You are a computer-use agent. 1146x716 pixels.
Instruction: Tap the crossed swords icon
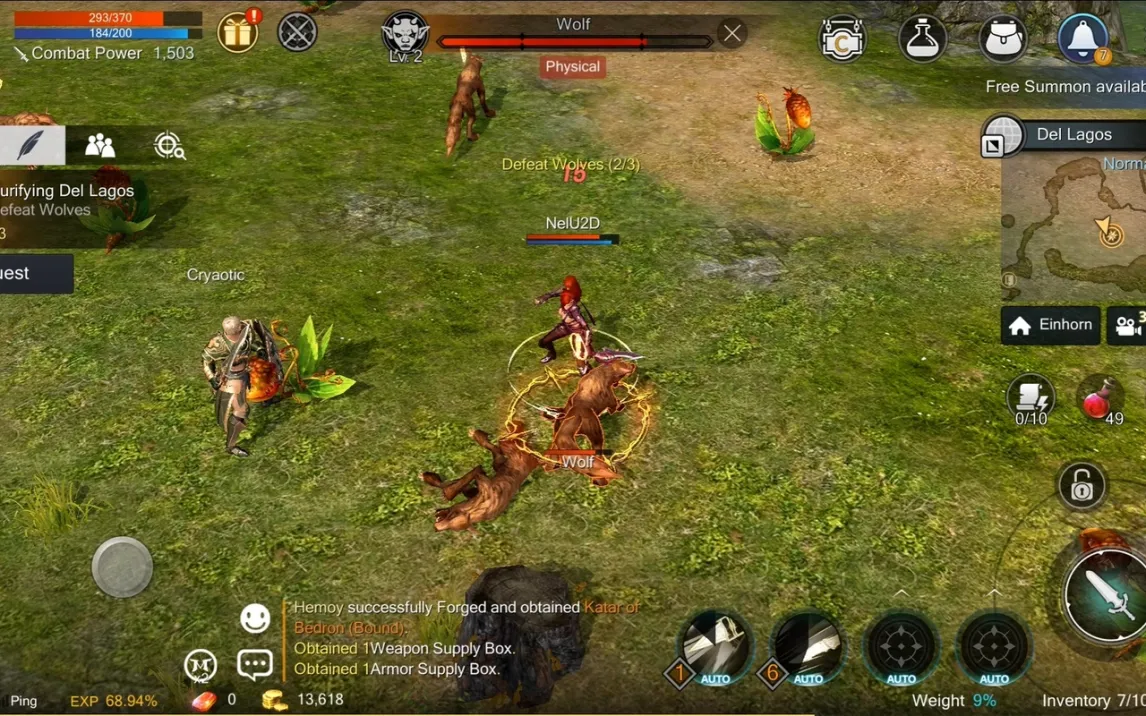tap(297, 32)
